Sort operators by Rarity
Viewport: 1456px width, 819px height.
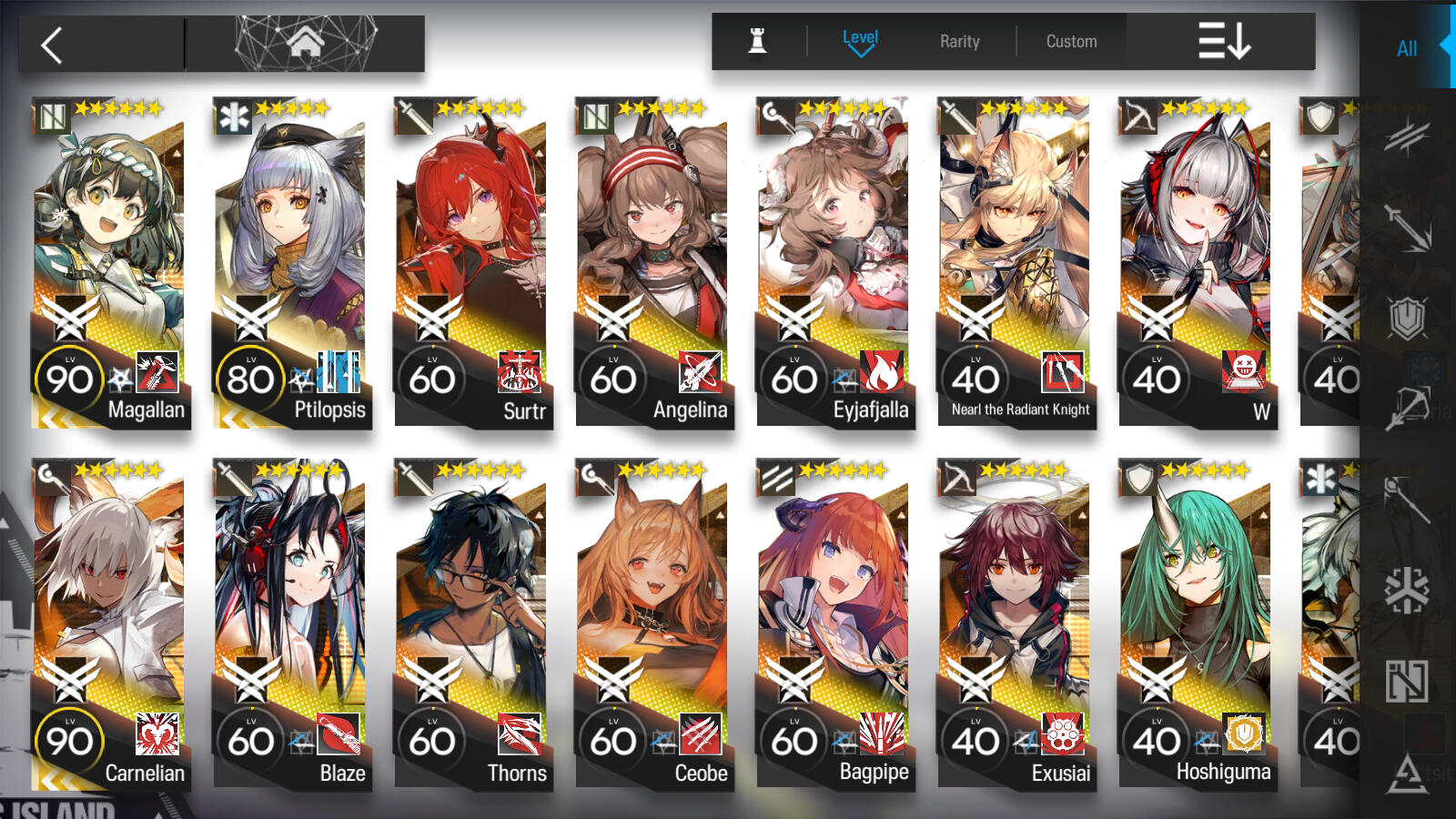[x=959, y=41]
